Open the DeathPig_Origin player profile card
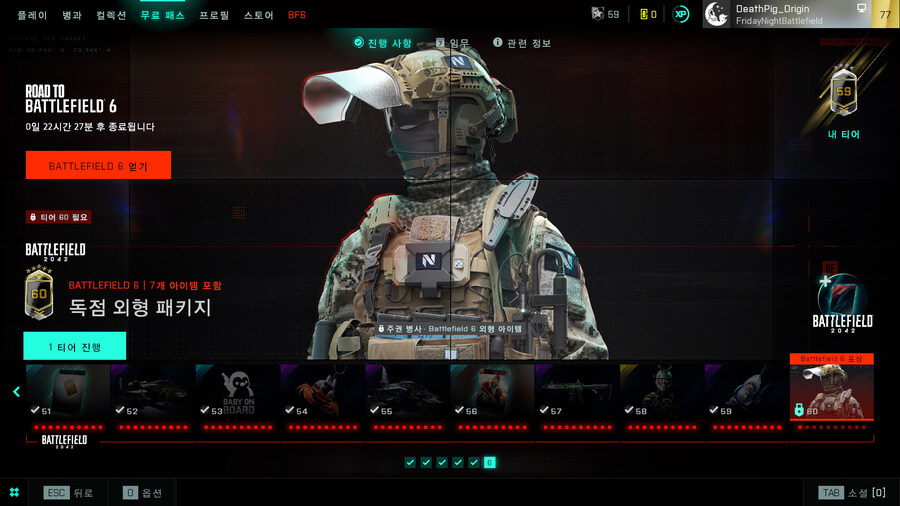 tap(787, 14)
